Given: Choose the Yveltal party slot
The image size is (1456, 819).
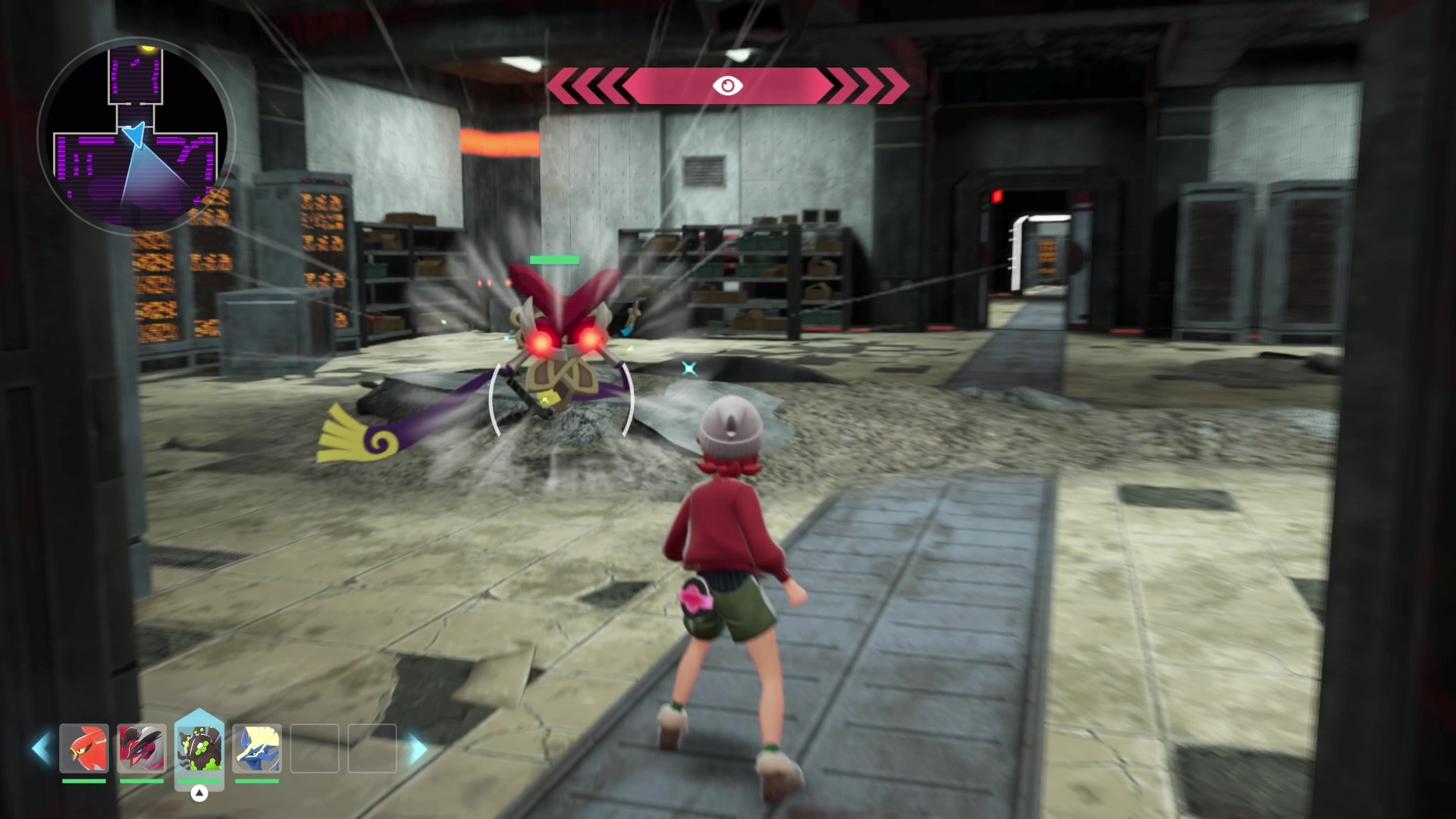Looking at the screenshot, I should click(142, 748).
